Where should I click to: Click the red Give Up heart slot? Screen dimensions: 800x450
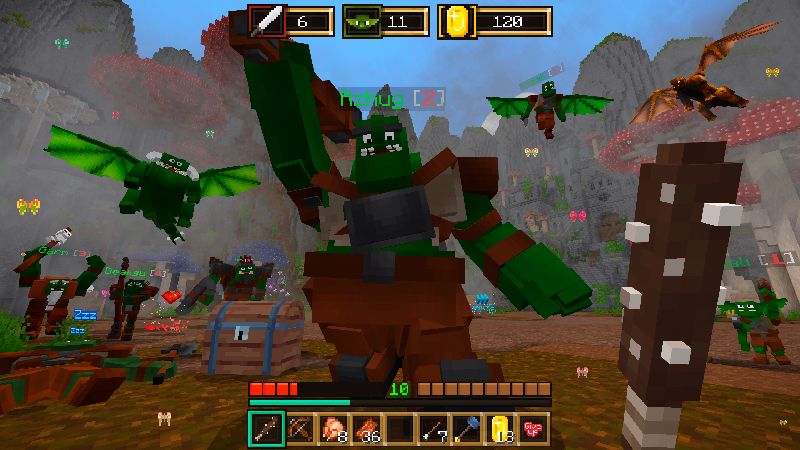(x=533, y=427)
